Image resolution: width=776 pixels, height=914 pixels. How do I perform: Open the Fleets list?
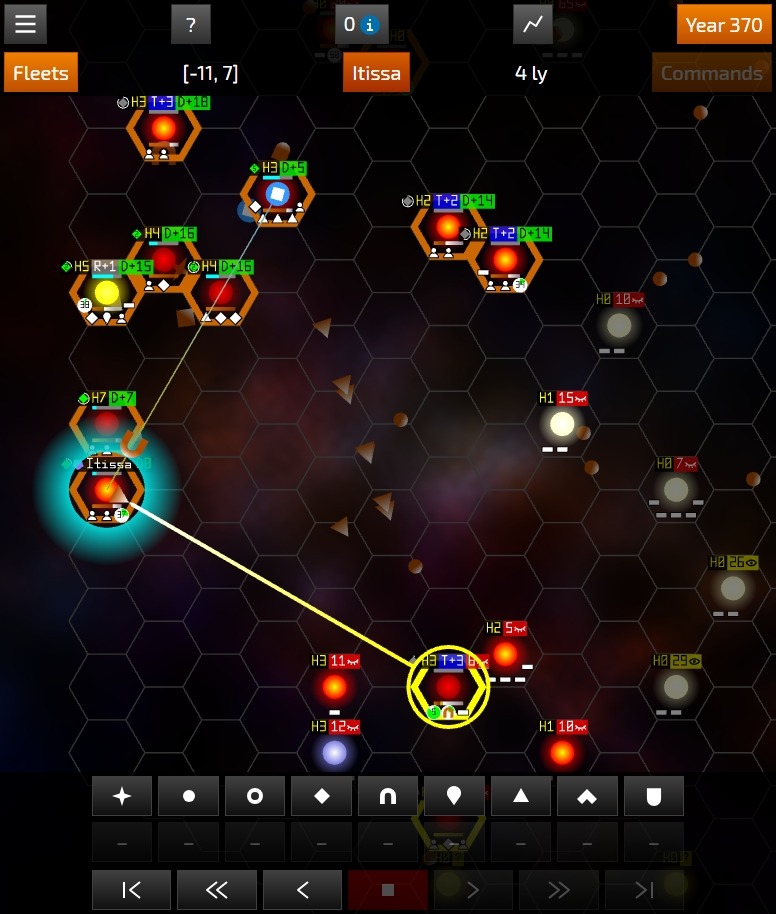coord(41,73)
